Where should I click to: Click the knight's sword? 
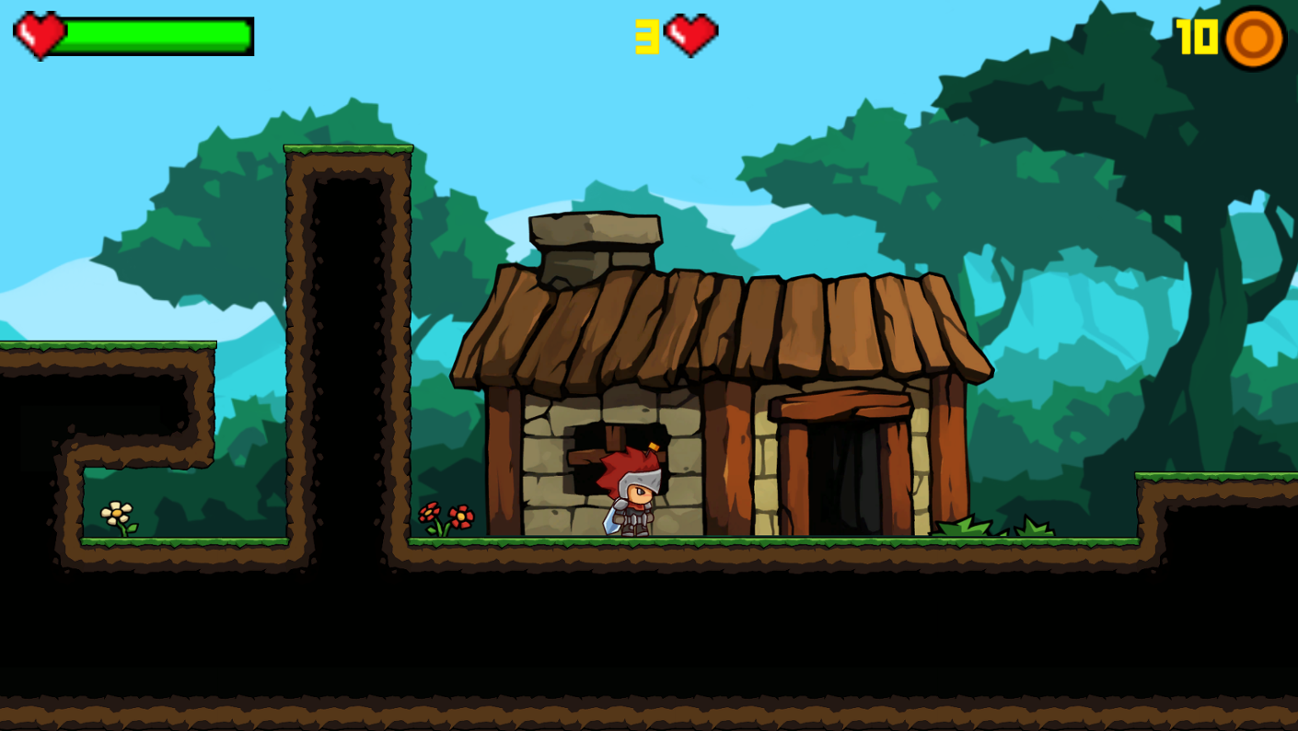(610, 520)
